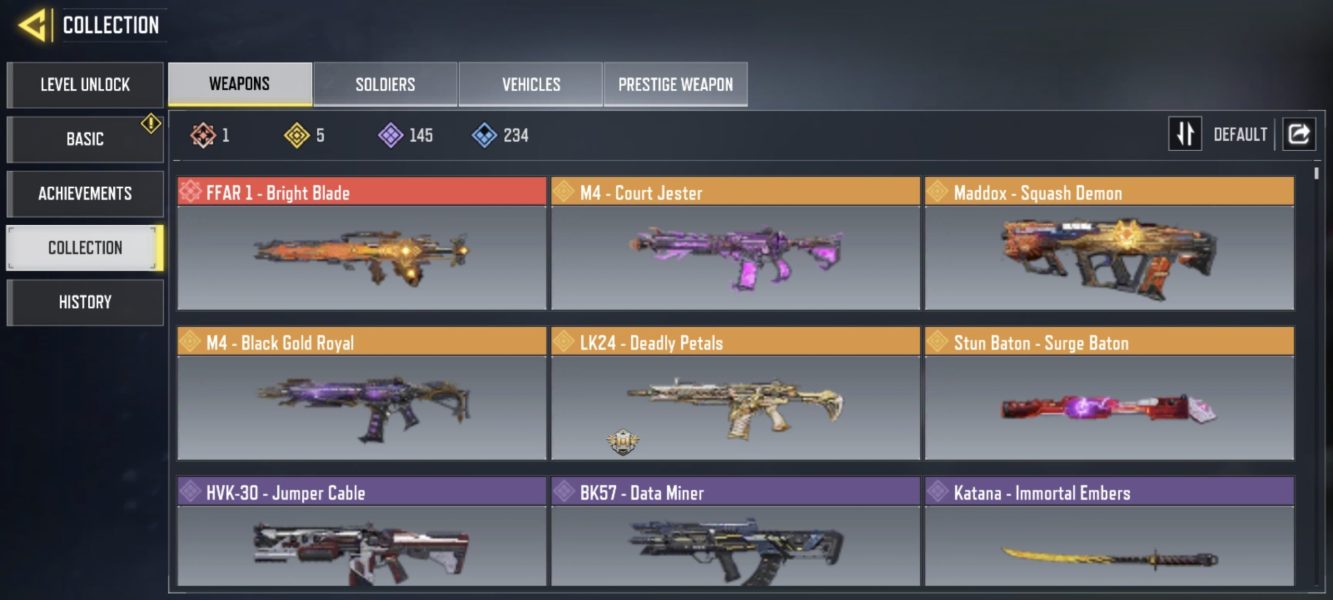Switch to the Vehicles tab
This screenshot has width=1333, height=600.
click(x=531, y=85)
